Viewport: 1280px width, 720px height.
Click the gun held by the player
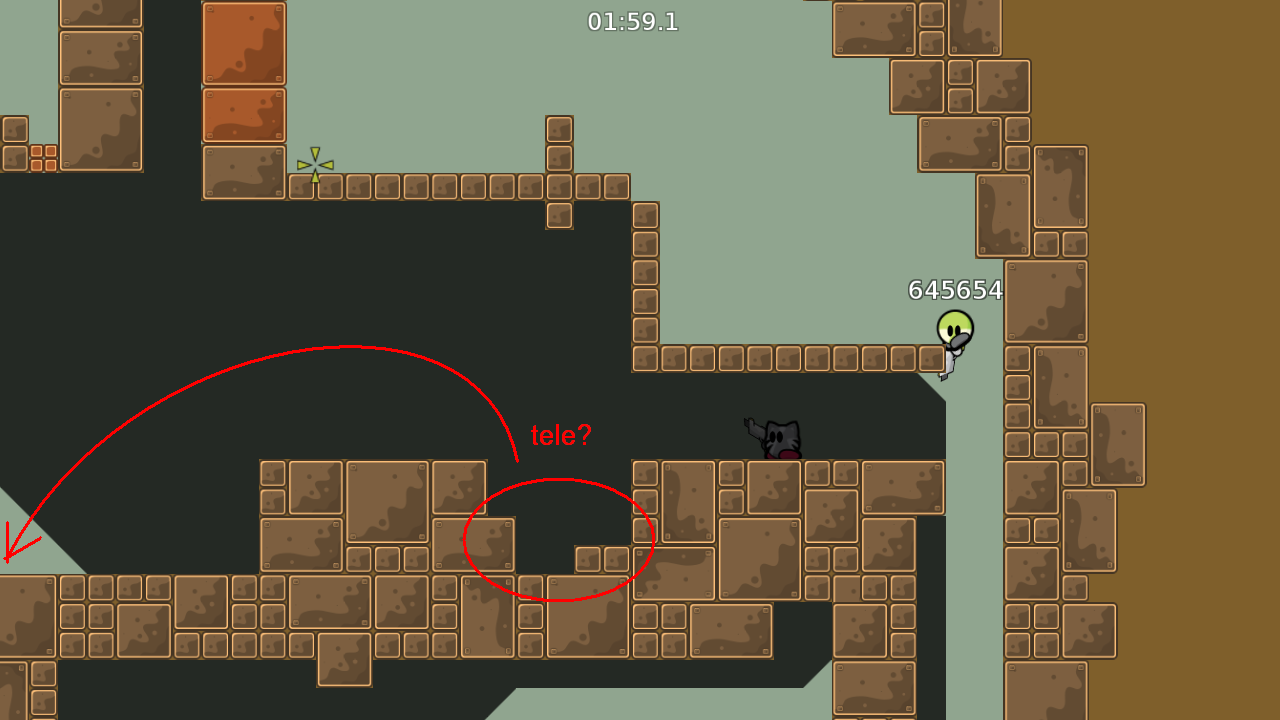958,343
